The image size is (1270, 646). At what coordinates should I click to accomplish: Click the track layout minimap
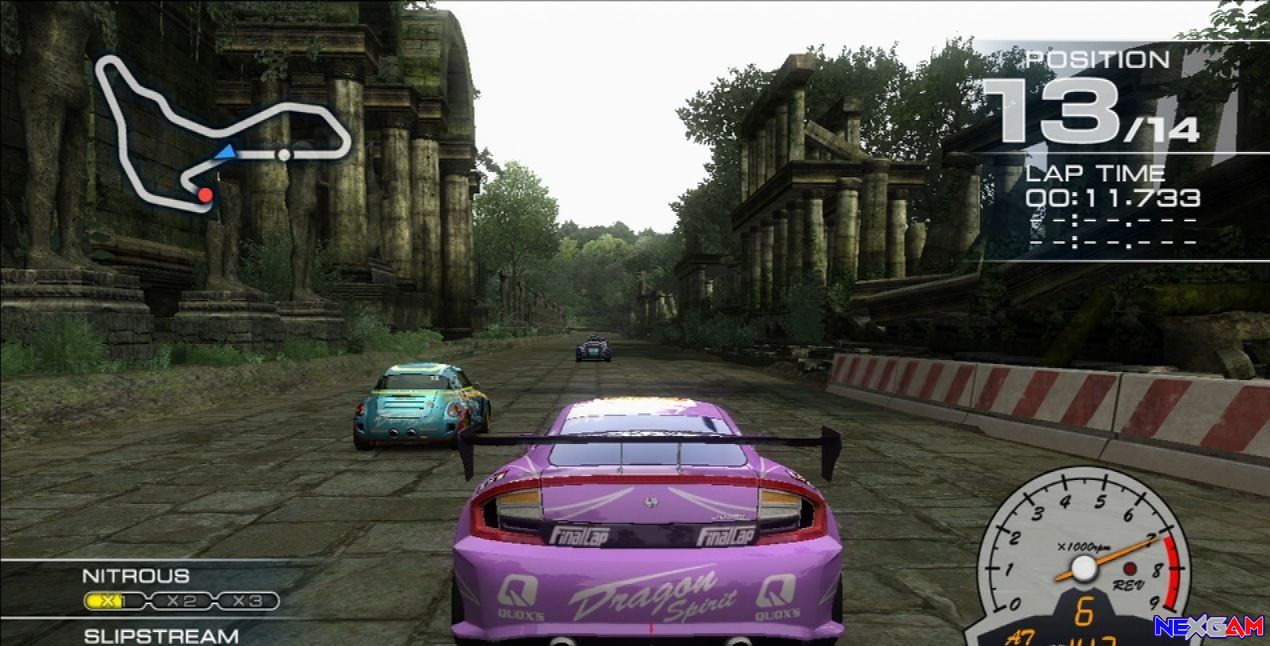click(x=222, y=132)
